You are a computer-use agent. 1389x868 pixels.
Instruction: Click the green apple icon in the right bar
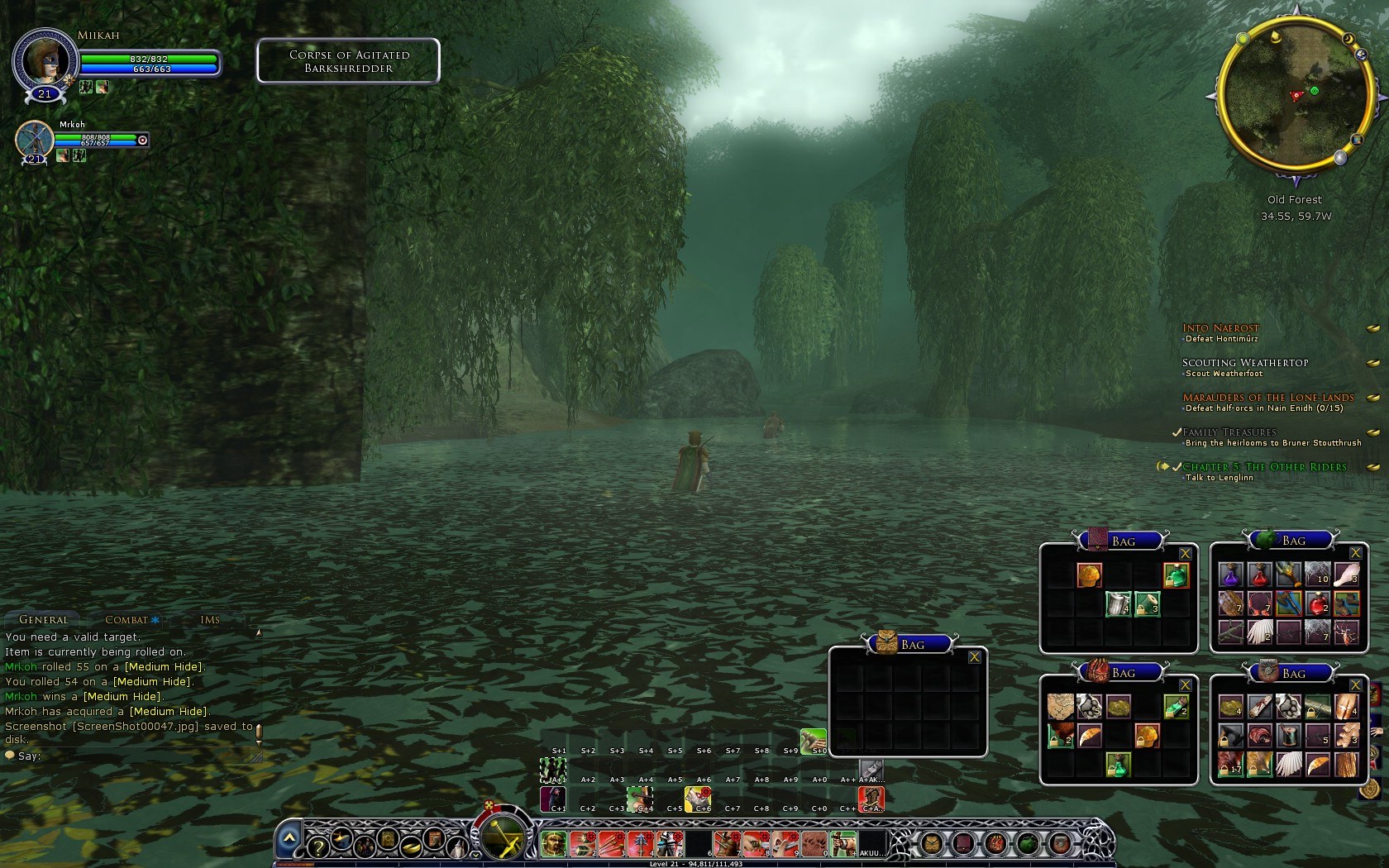pyautogui.click(x=1028, y=842)
